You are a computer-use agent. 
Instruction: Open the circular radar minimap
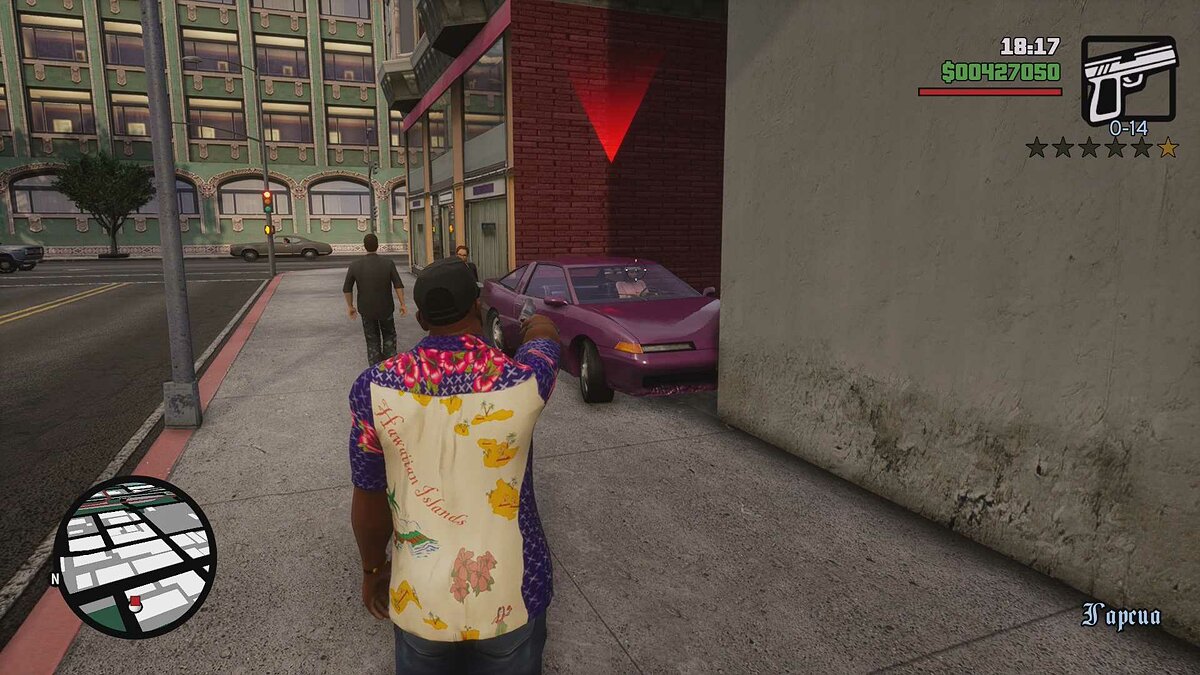(135, 556)
